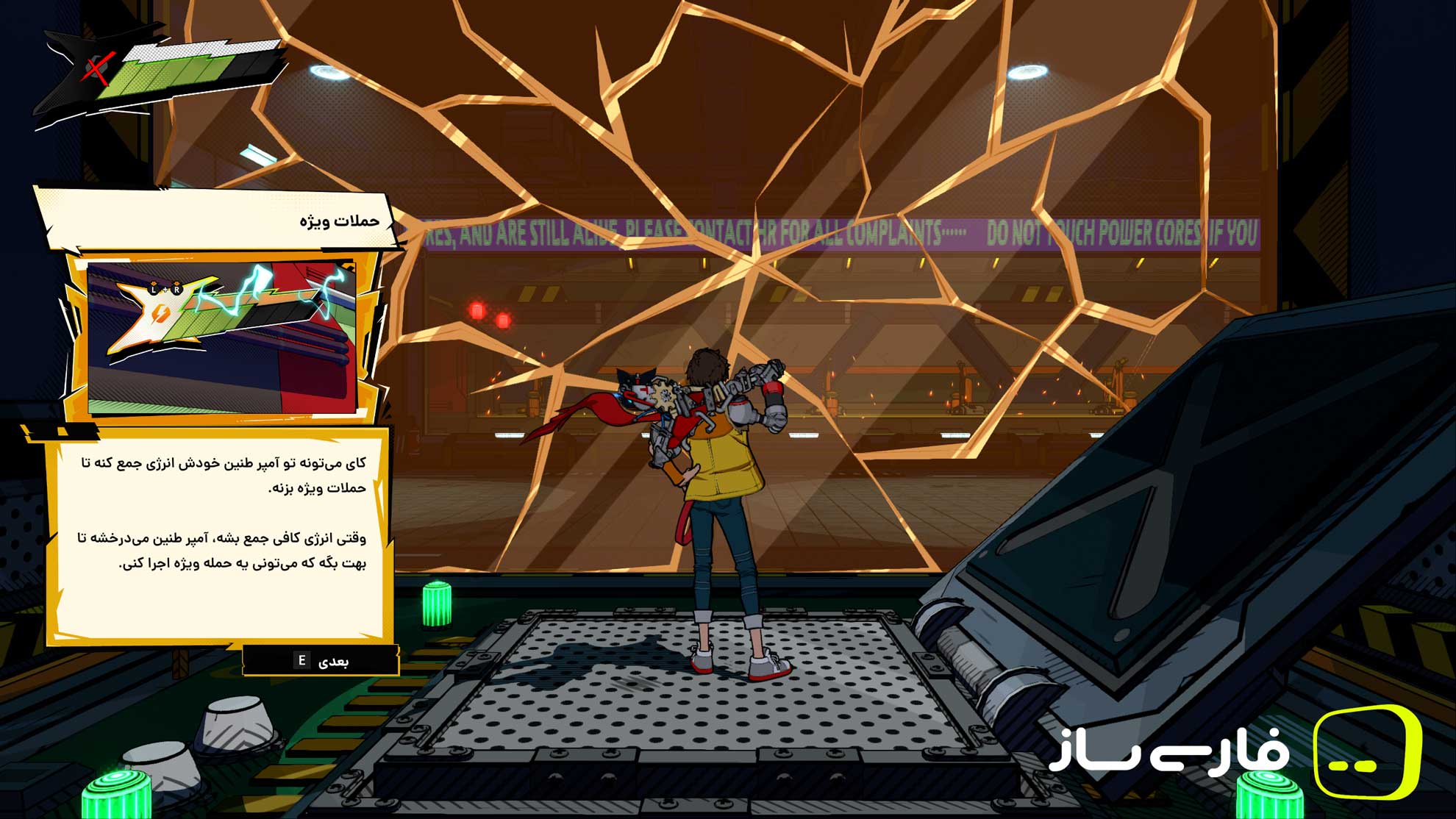Continue with the بعدی (Next) button
Screen dimensions: 1456x819
click(321, 661)
